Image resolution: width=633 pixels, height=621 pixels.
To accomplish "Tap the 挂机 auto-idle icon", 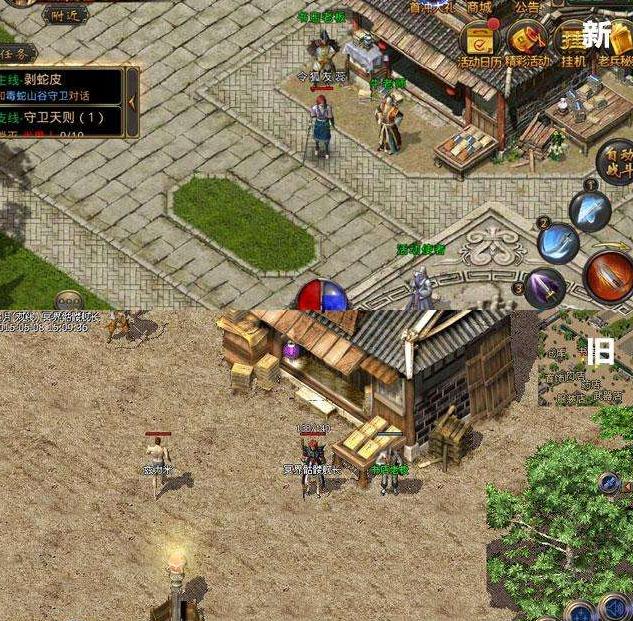I will coord(574,42).
